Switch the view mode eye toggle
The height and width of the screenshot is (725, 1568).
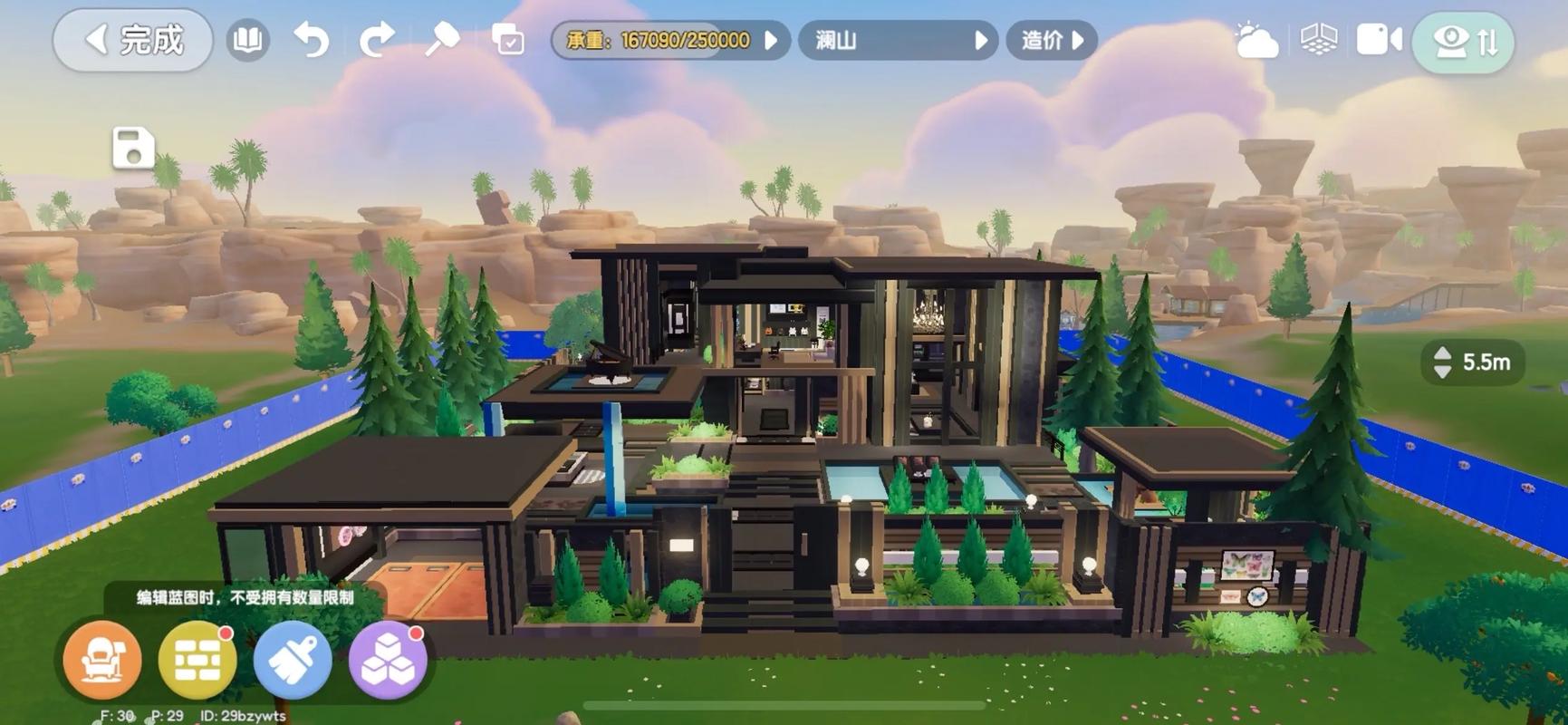pyautogui.click(x=1463, y=42)
